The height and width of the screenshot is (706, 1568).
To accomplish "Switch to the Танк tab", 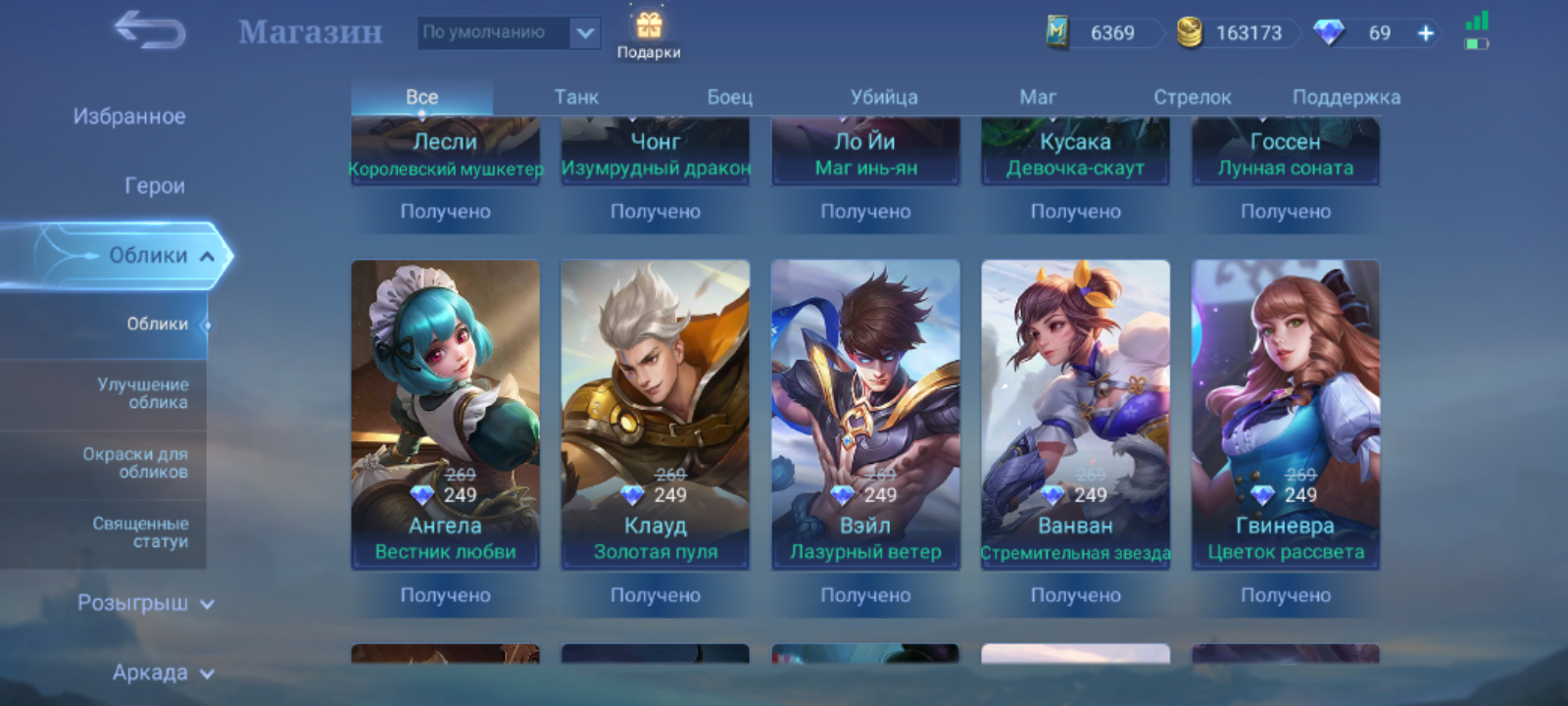I will tap(576, 97).
